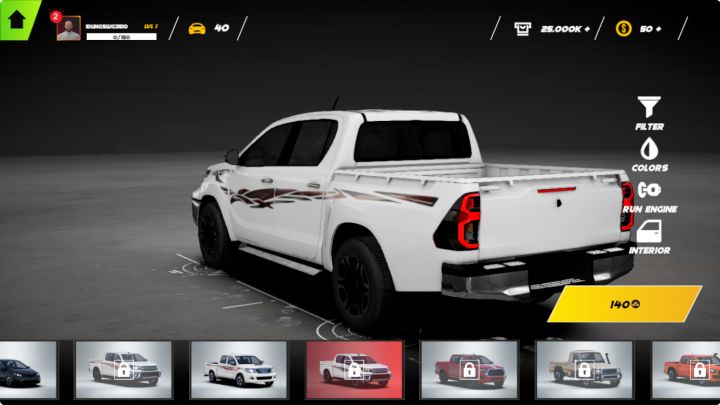Add more gold coins to balance
Viewport: 720px width, 405px height.
[x=665, y=29]
